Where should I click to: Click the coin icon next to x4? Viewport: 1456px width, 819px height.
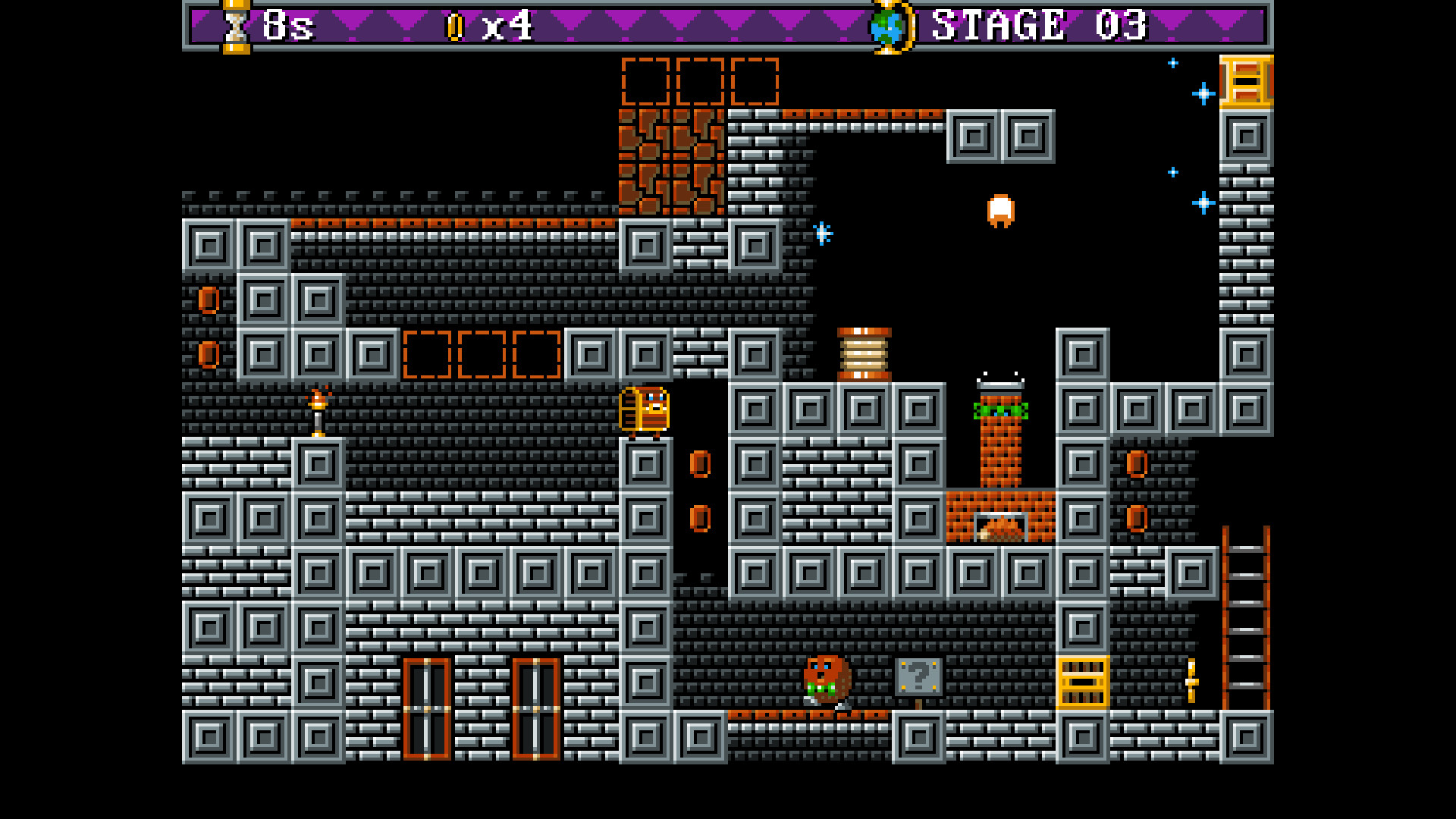click(455, 25)
